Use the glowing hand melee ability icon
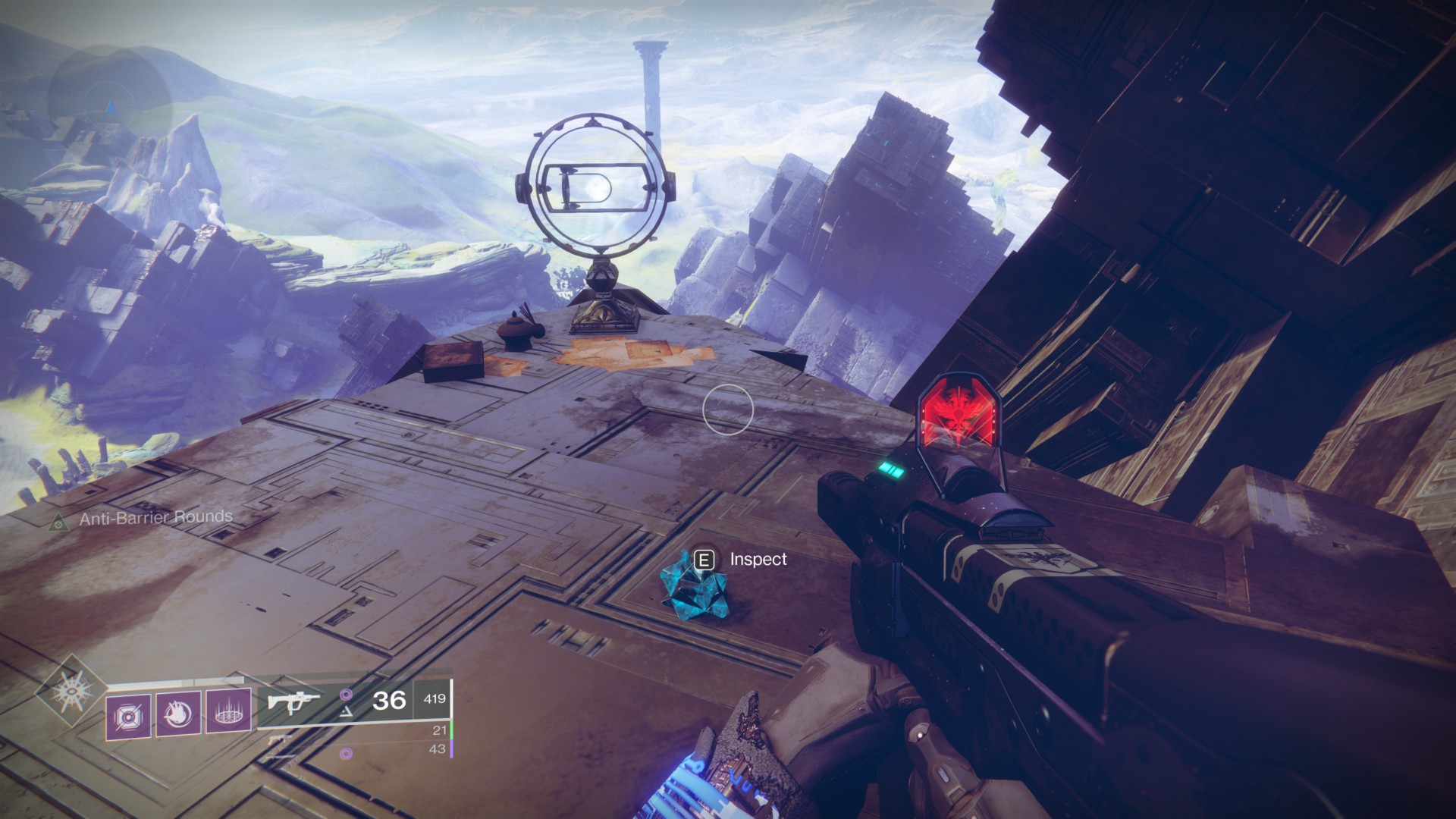Image resolution: width=1456 pixels, height=819 pixels. tap(178, 714)
